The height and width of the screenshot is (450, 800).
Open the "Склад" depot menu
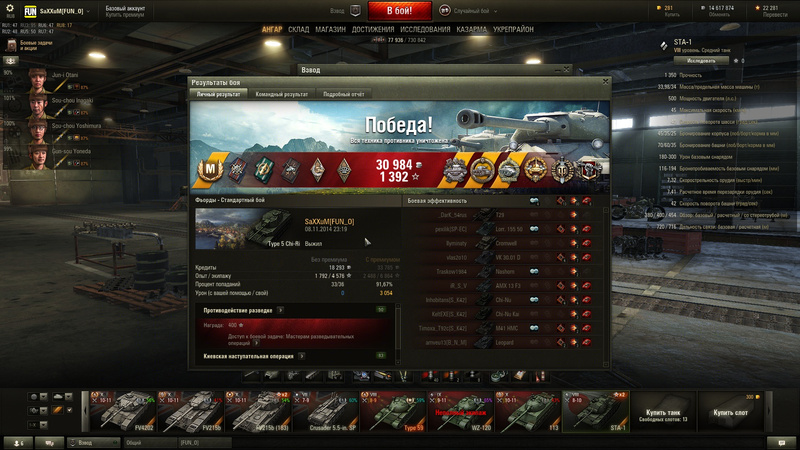coord(298,30)
